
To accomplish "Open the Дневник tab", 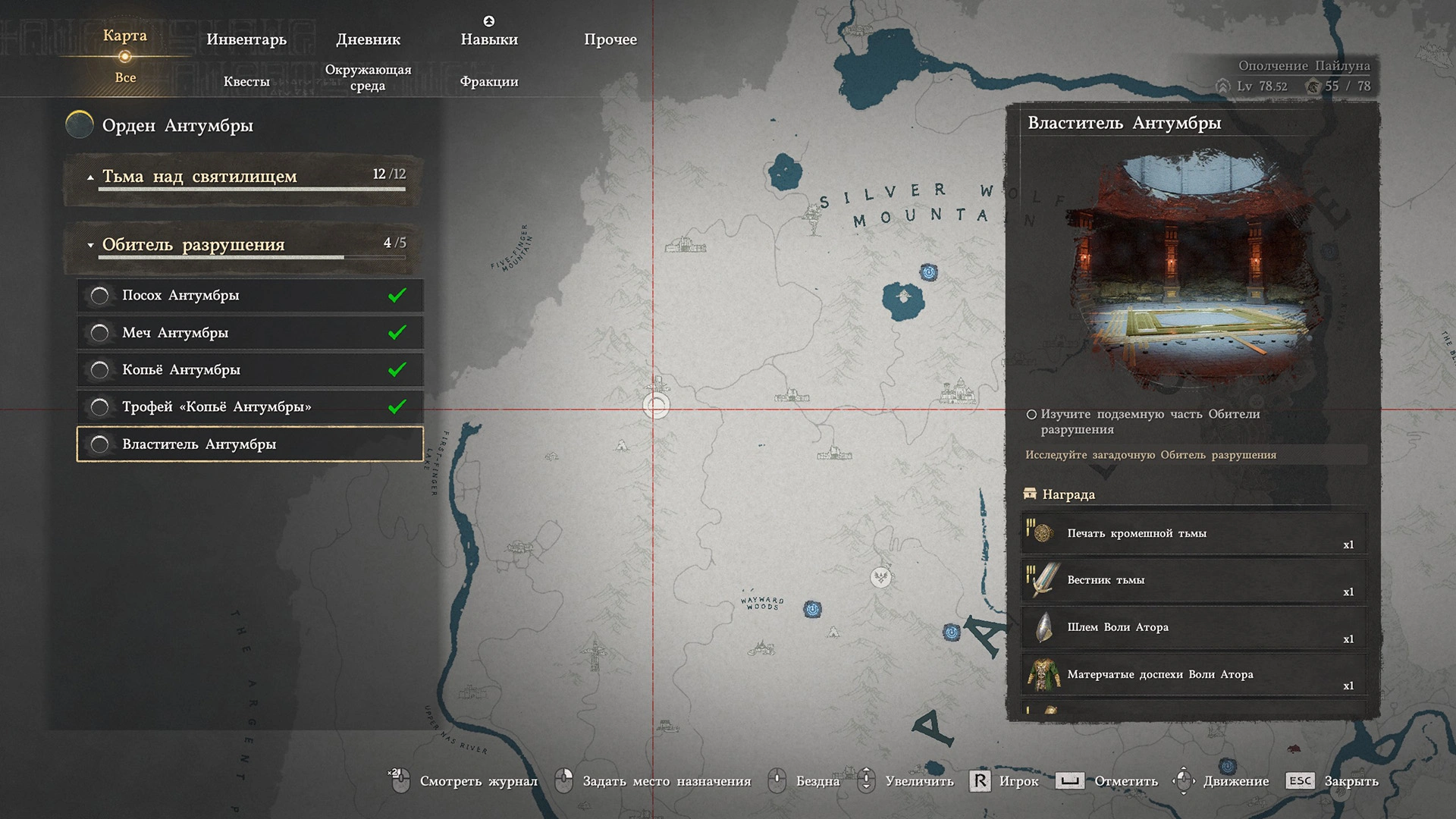I will tap(368, 39).
